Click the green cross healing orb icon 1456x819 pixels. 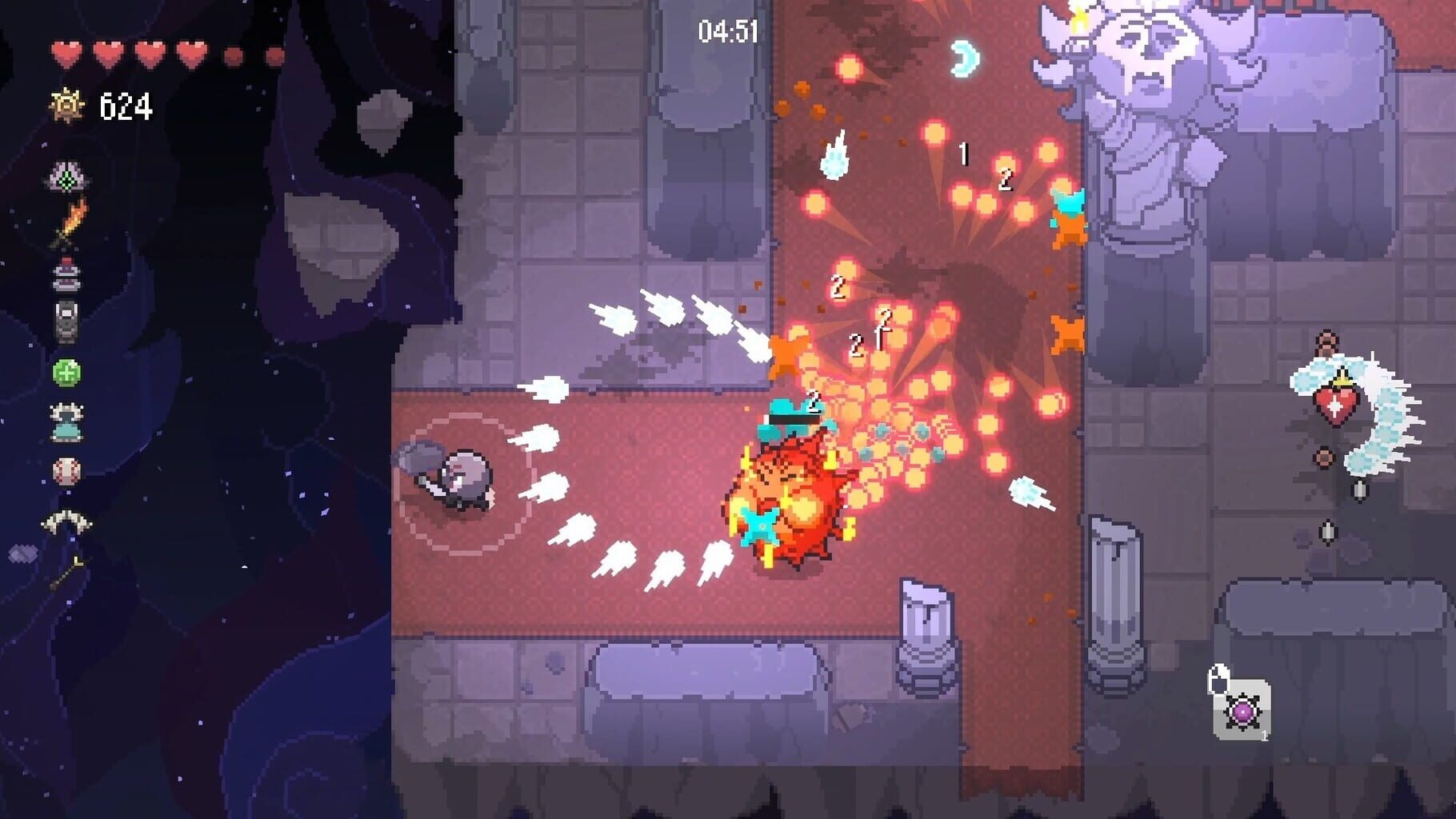pos(69,373)
